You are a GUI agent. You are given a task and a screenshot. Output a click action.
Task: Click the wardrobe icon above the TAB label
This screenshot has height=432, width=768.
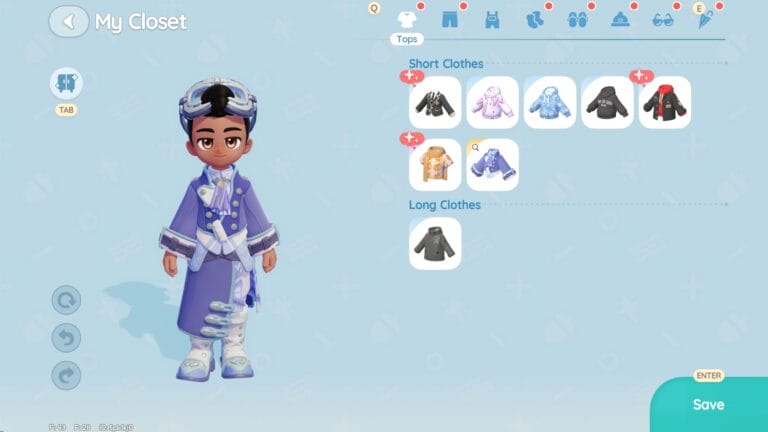66,83
